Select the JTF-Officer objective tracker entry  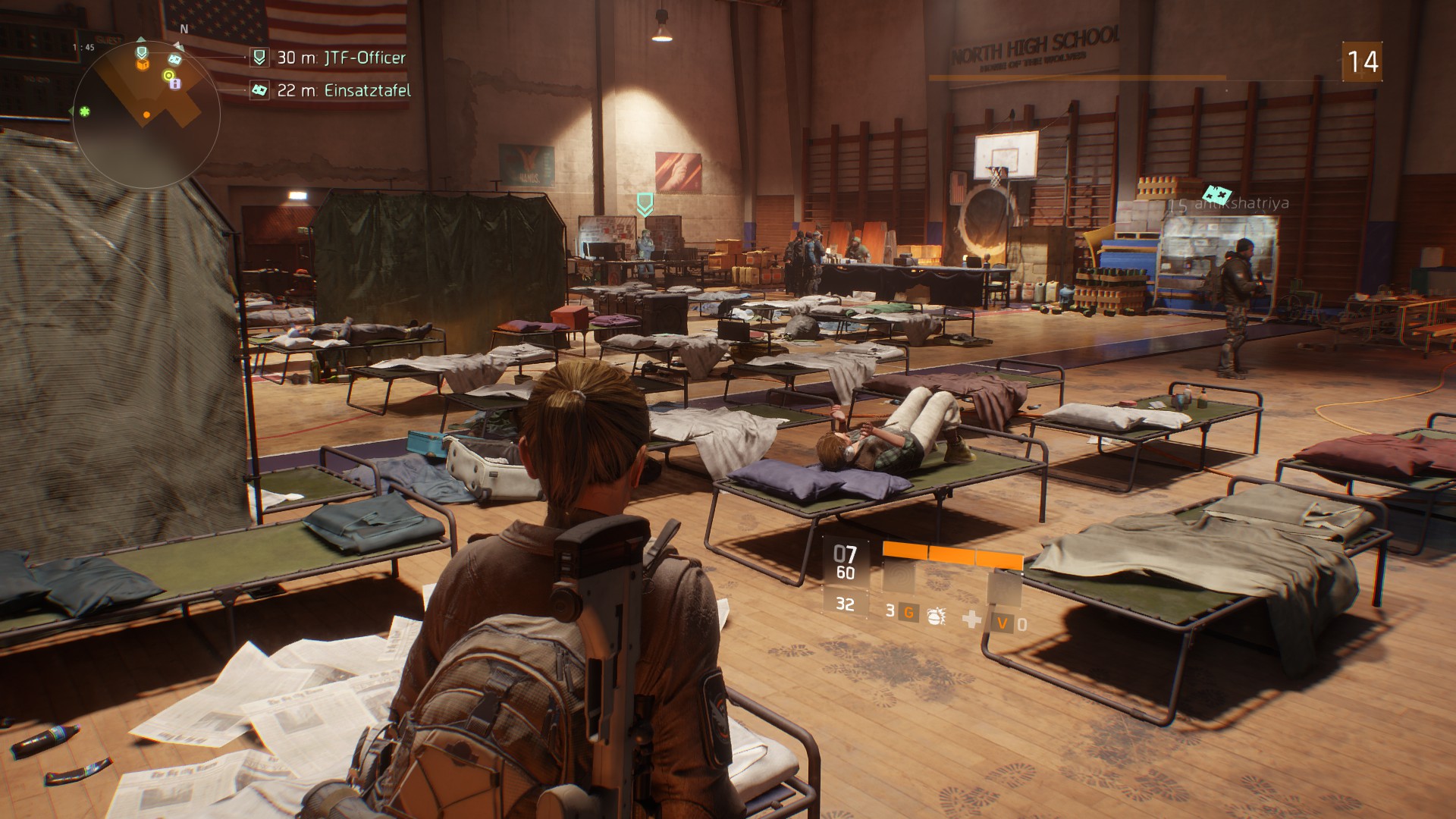tap(330, 58)
